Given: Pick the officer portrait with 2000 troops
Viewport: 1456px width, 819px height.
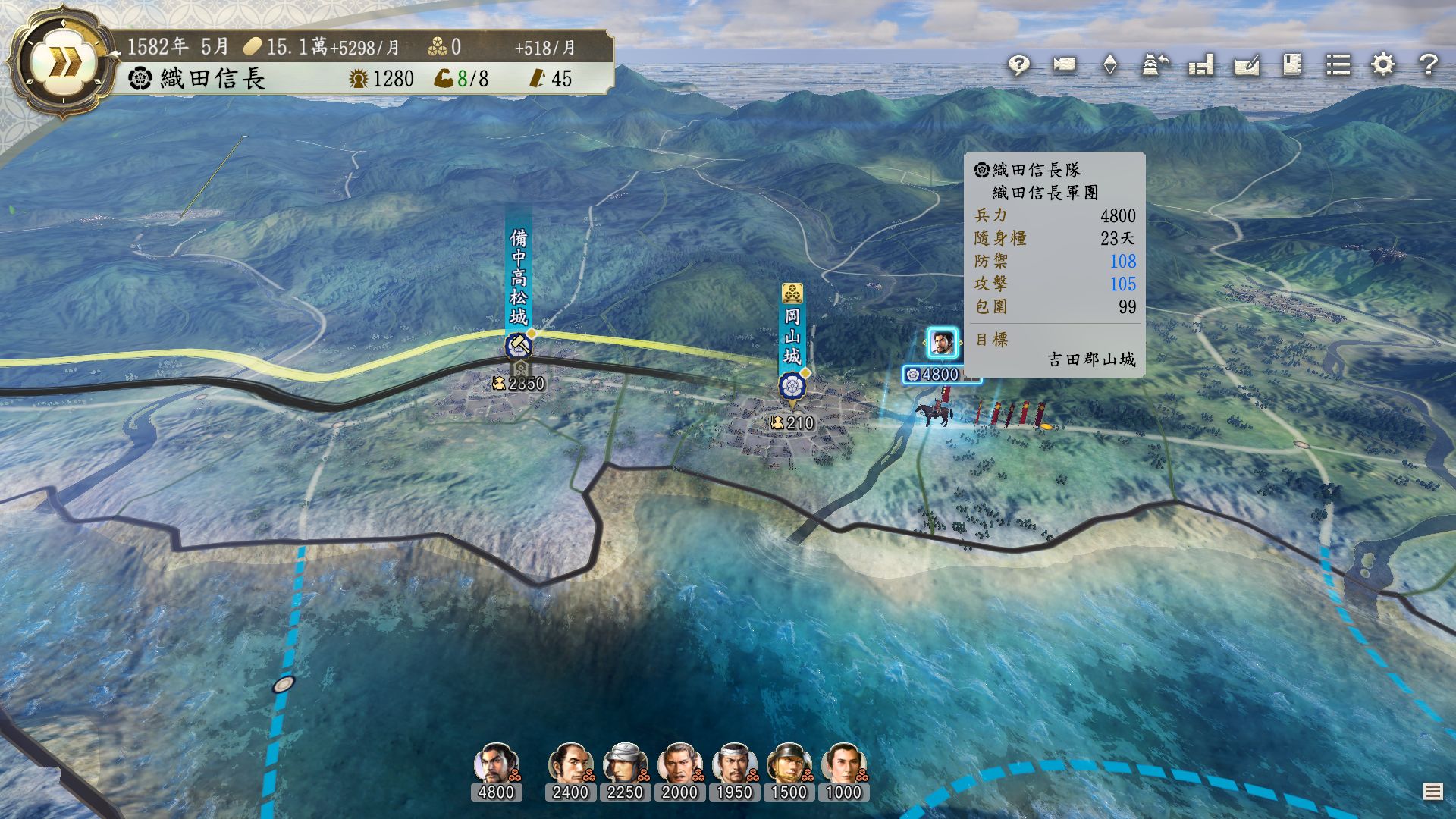Looking at the screenshot, I should pyautogui.click(x=679, y=764).
